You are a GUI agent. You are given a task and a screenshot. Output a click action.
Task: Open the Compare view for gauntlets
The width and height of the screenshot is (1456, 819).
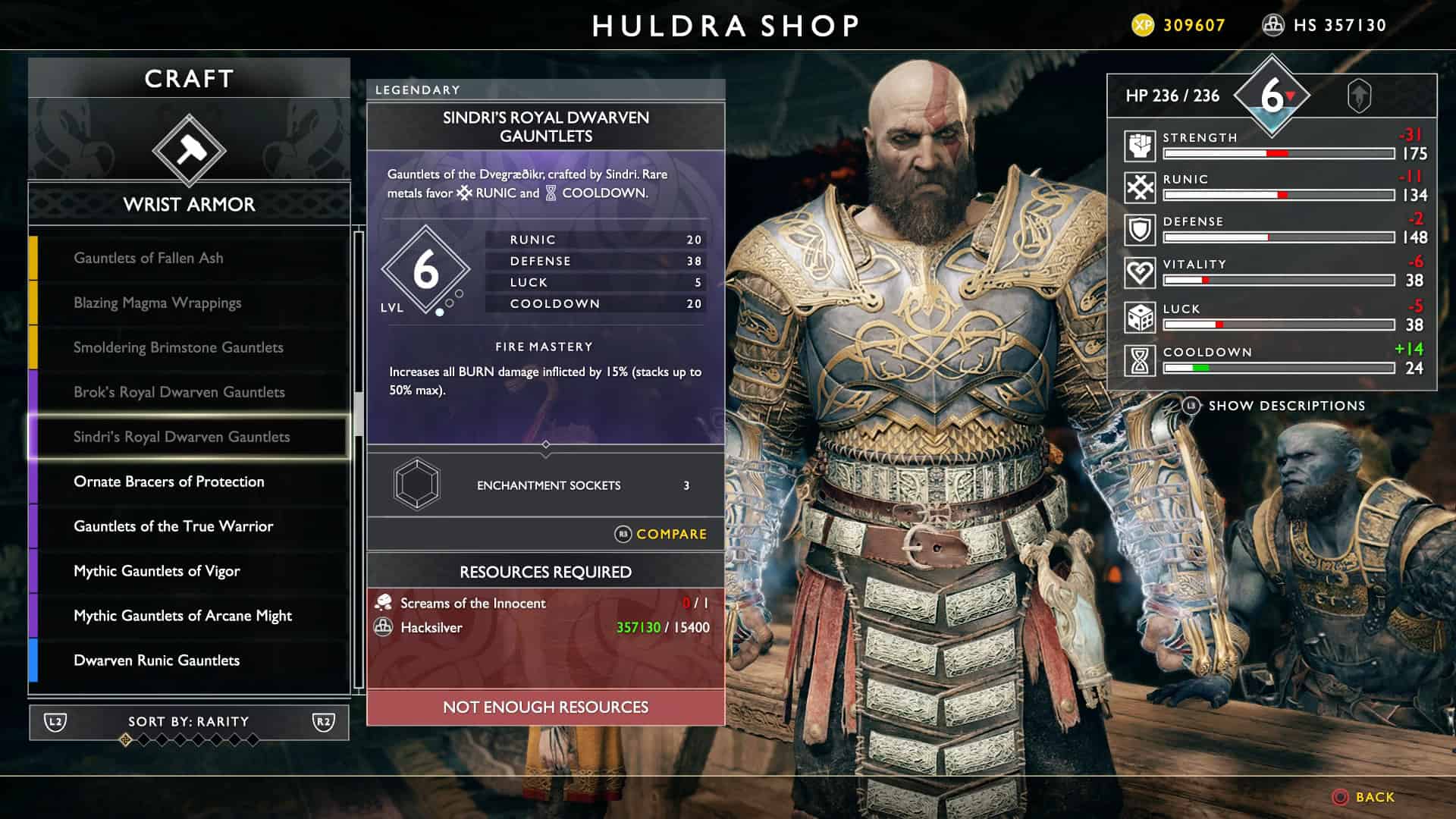[x=661, y=535]
